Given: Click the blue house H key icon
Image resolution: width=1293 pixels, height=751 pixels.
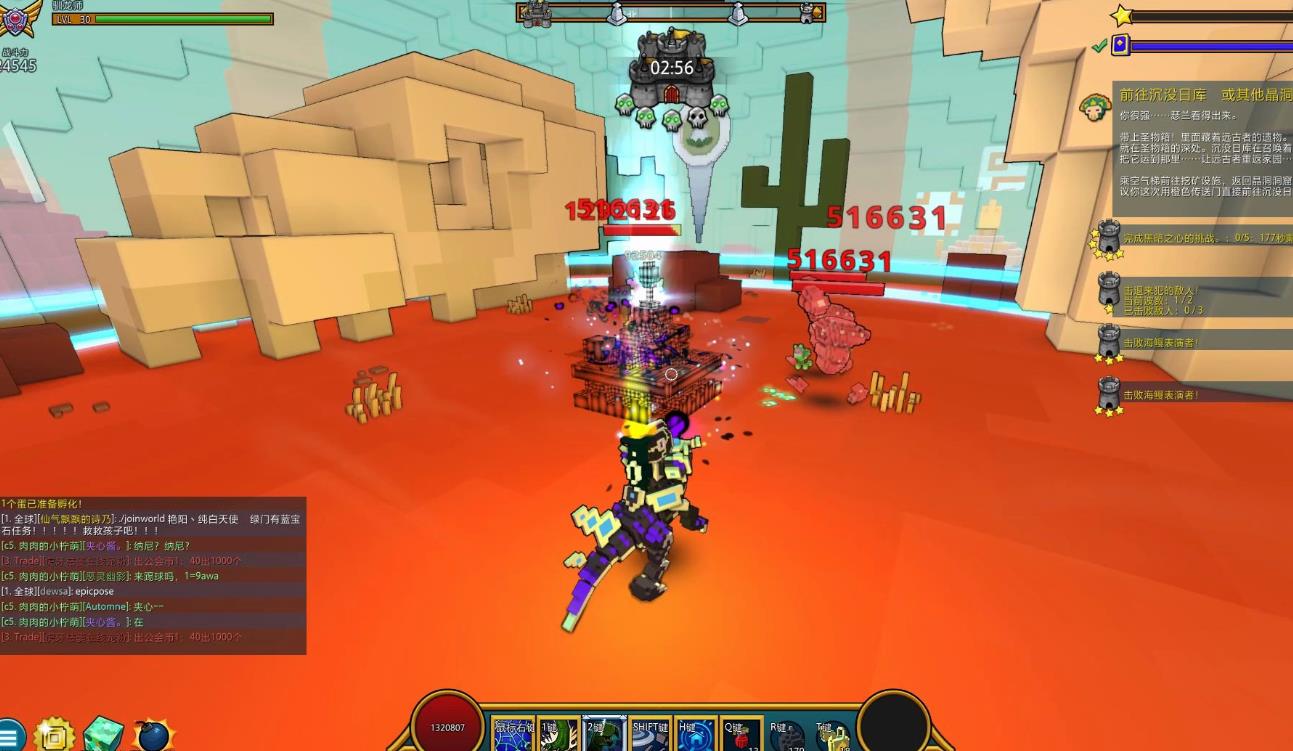Looking at the screenshot, I should [x=696, y=735].
